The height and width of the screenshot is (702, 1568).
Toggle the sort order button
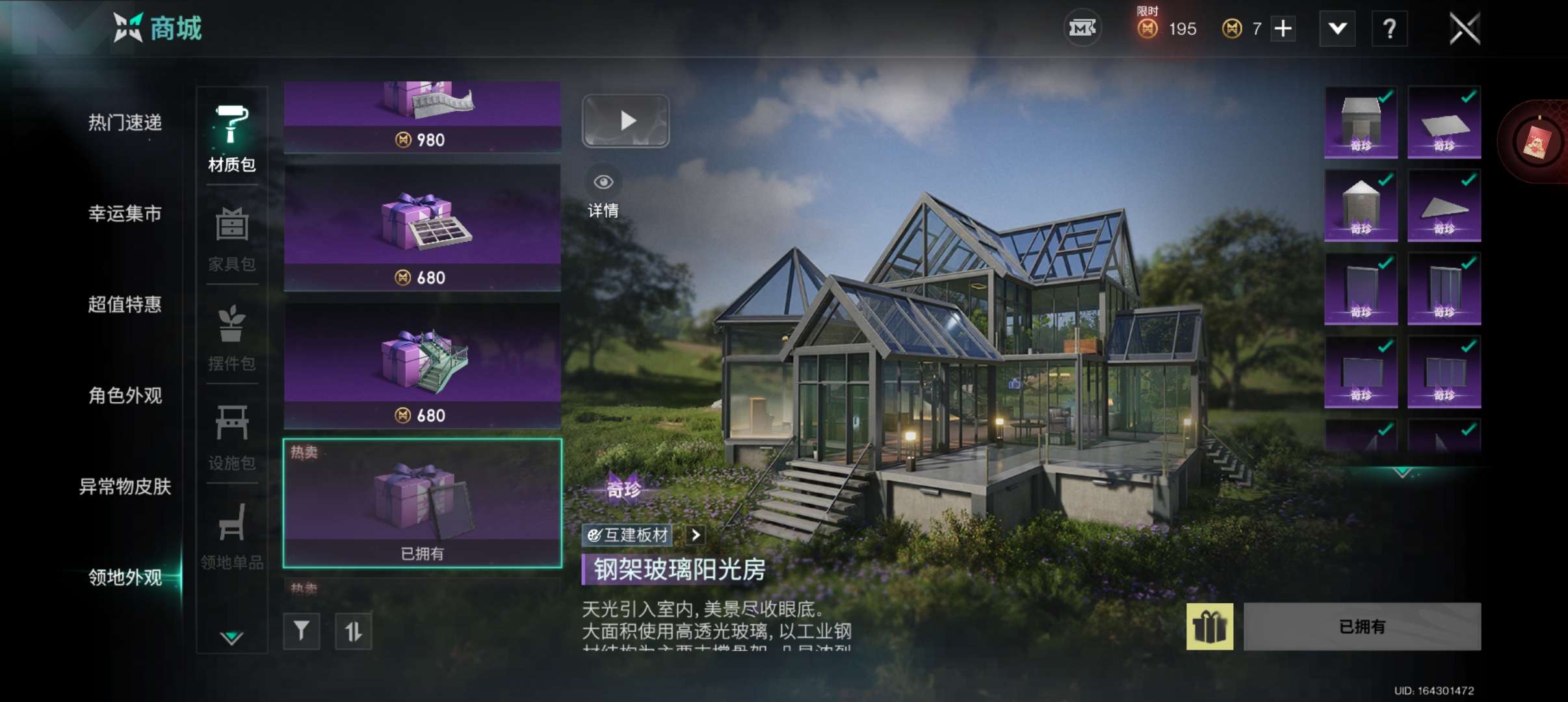point(353,631)
